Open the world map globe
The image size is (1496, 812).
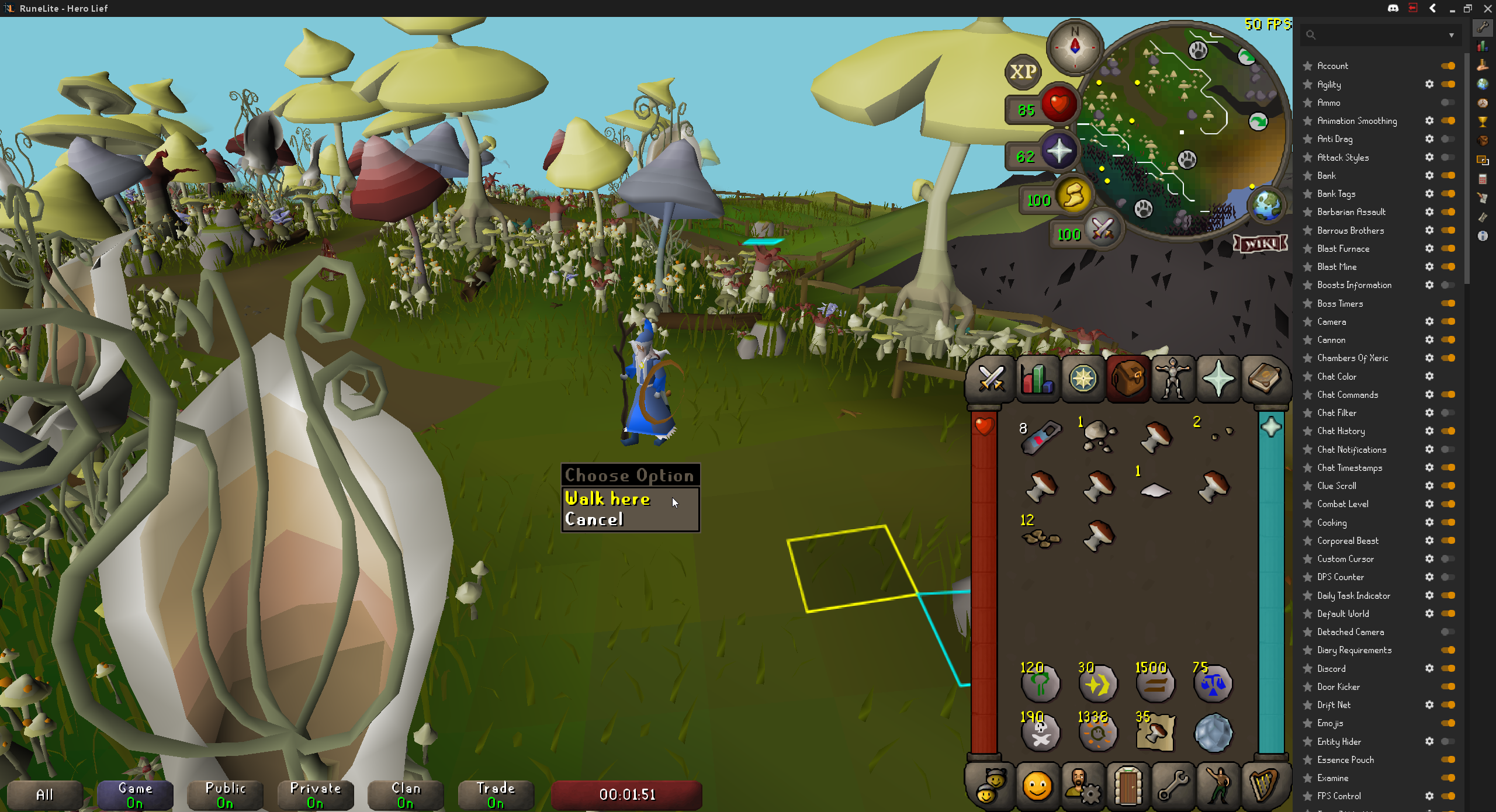[x=1266, y=206]
